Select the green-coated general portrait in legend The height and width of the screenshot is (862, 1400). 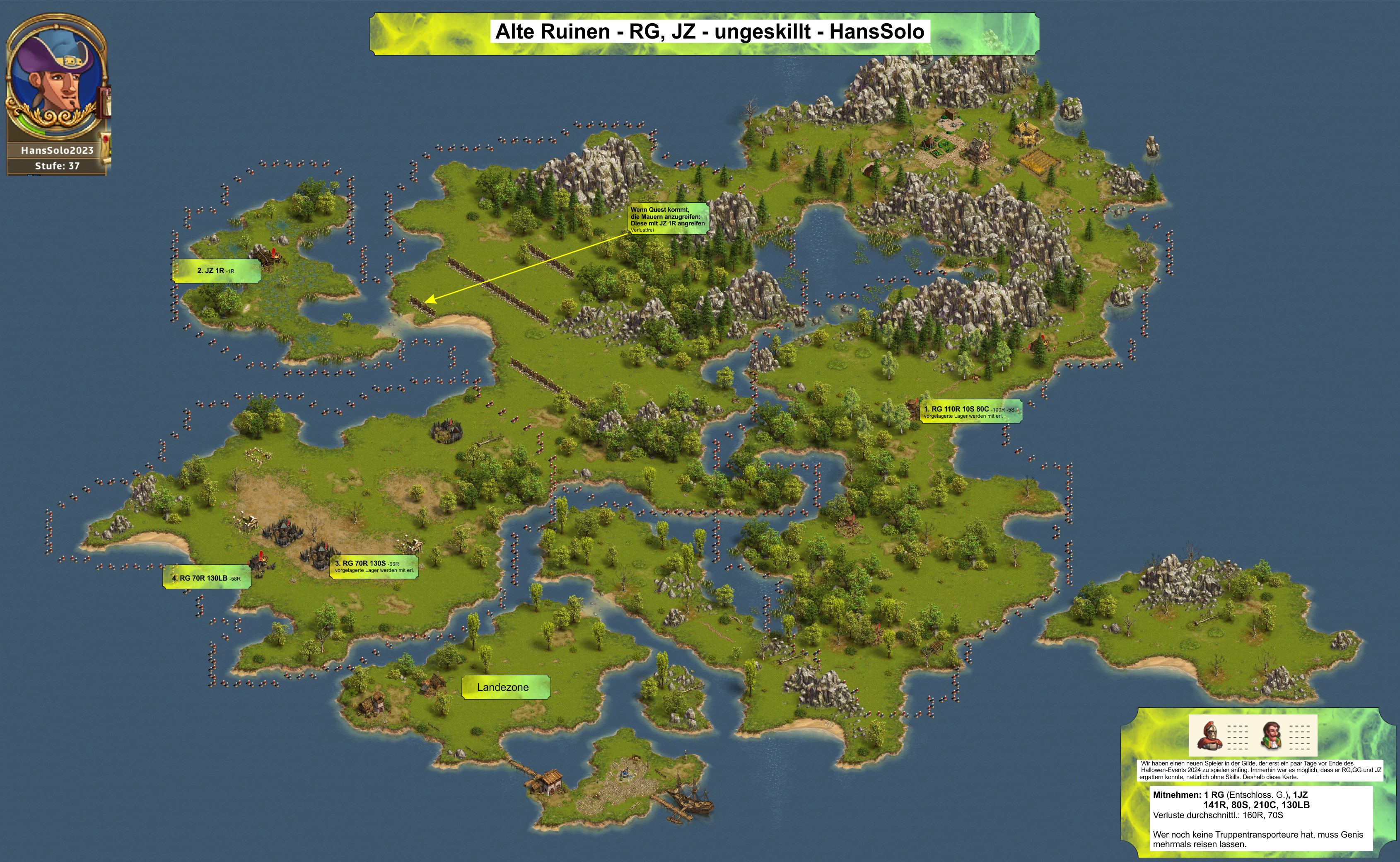pos(1272,735)
